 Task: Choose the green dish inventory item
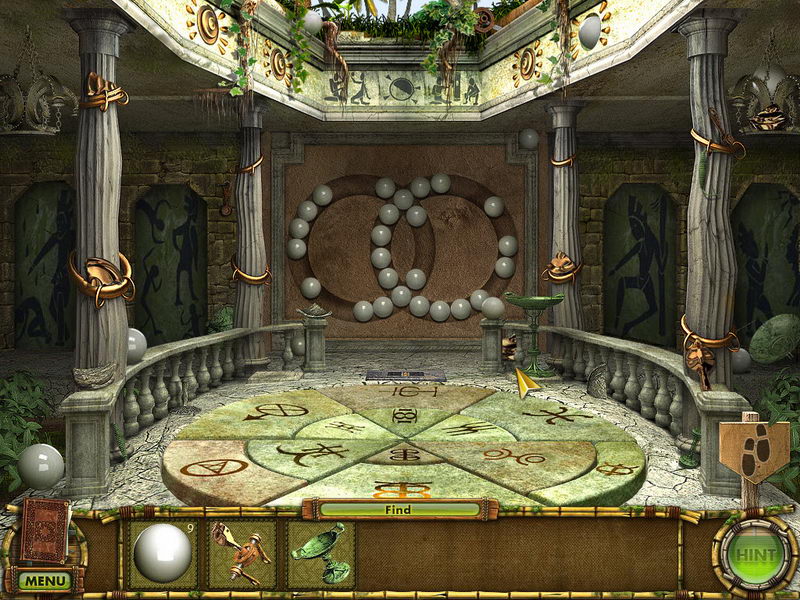[320, 553]
